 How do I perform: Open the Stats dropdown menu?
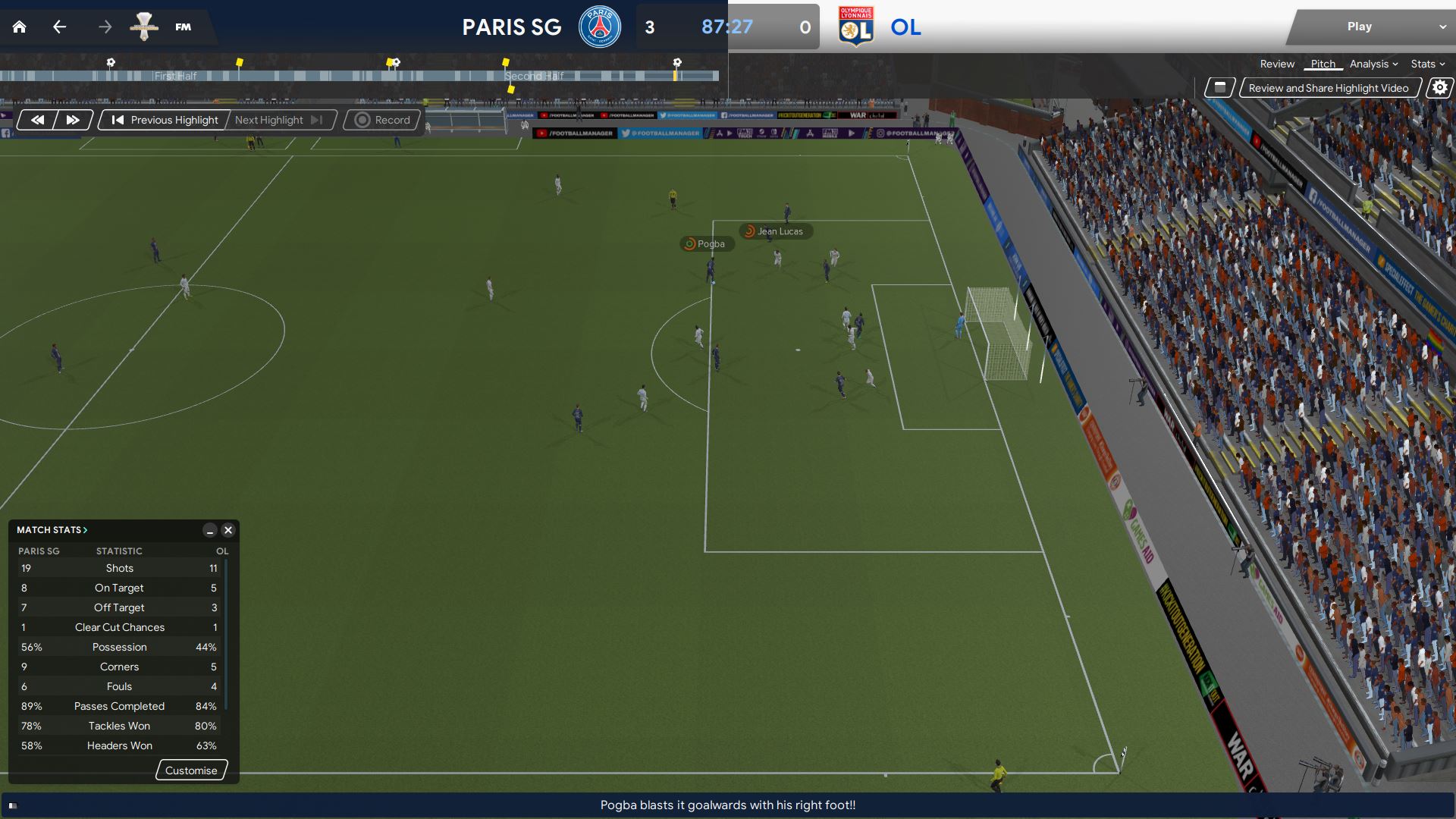point(1428,64)
